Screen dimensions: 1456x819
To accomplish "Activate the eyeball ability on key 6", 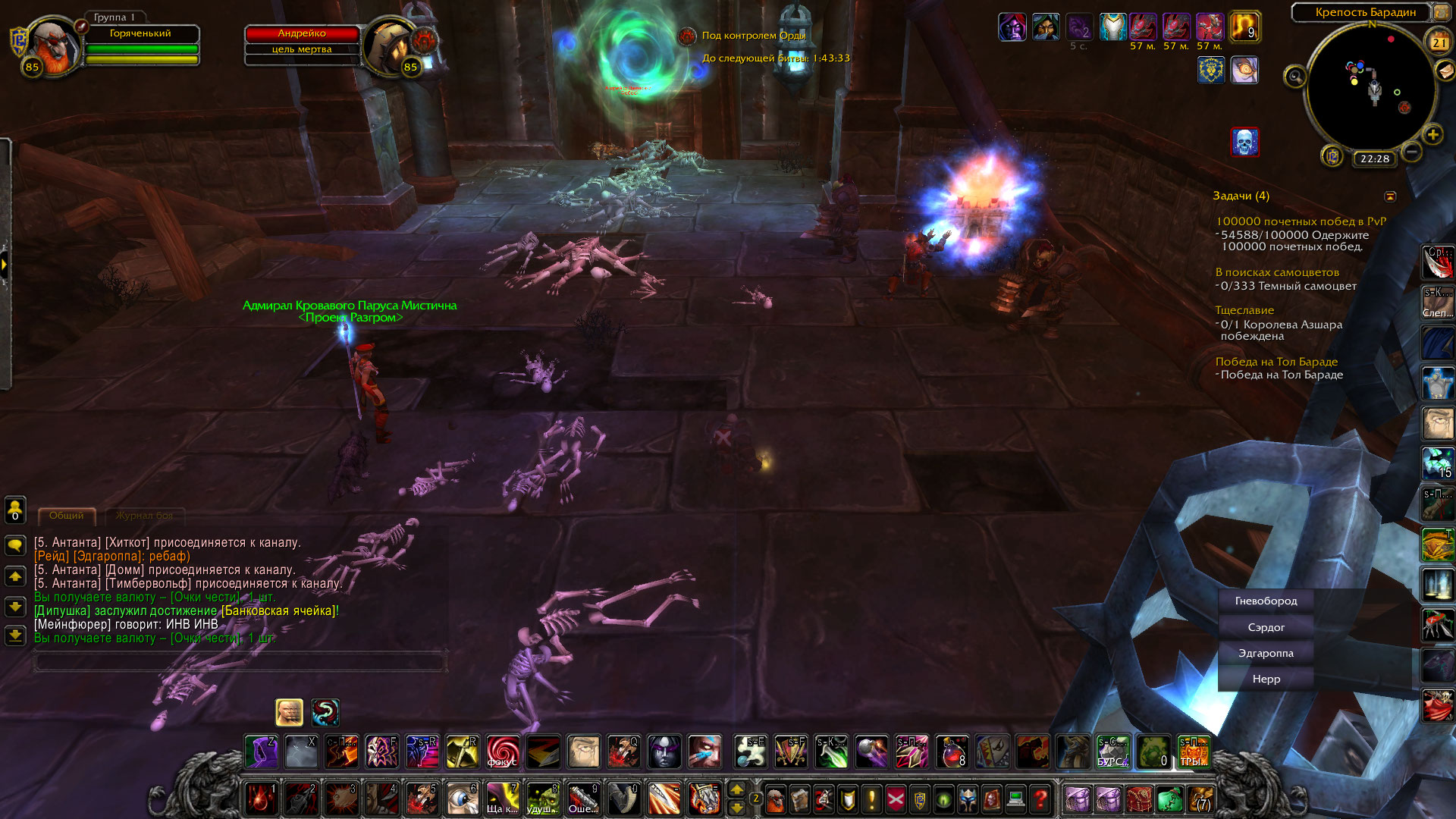I will (462, 799).
